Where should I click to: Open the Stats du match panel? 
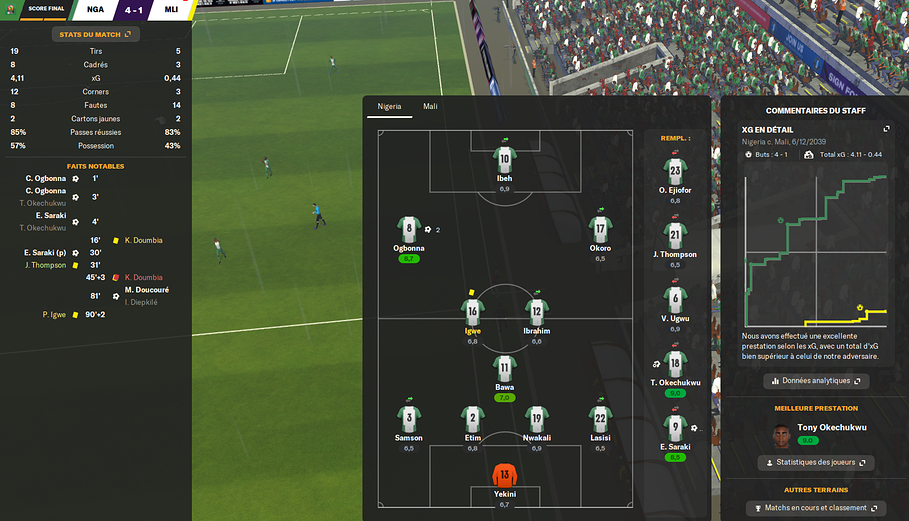tap(95, 34)
